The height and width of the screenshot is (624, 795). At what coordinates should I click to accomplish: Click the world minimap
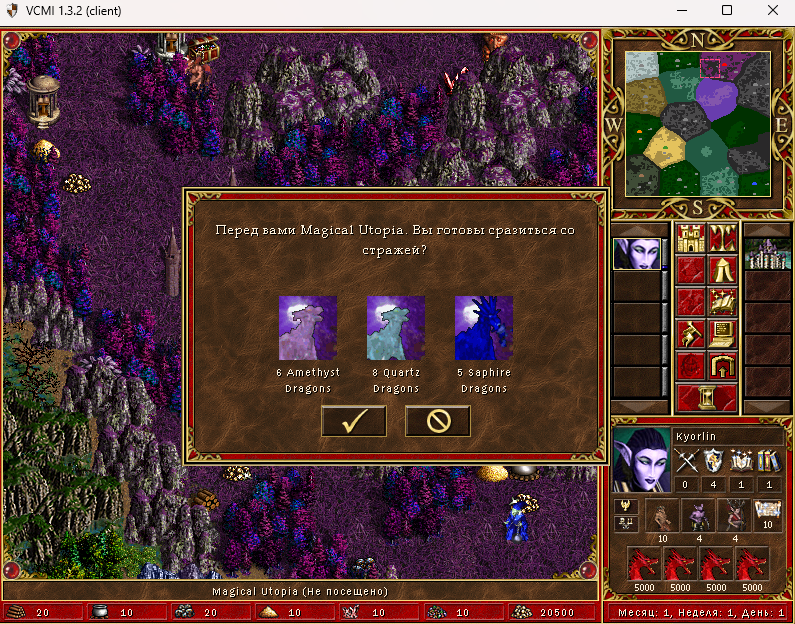(699, 124)
